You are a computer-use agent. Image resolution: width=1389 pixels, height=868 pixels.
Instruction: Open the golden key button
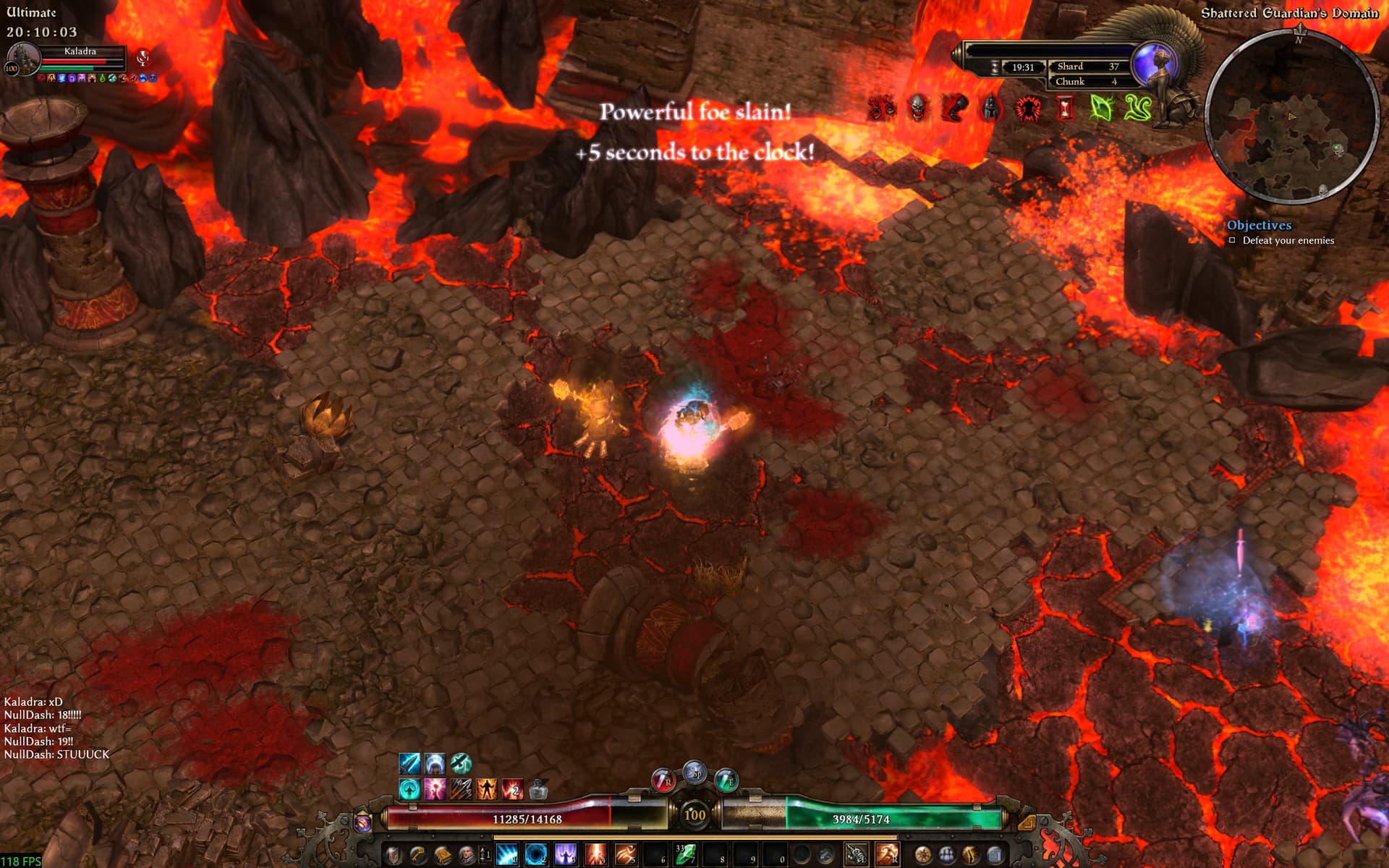click(x=417, y=856)
